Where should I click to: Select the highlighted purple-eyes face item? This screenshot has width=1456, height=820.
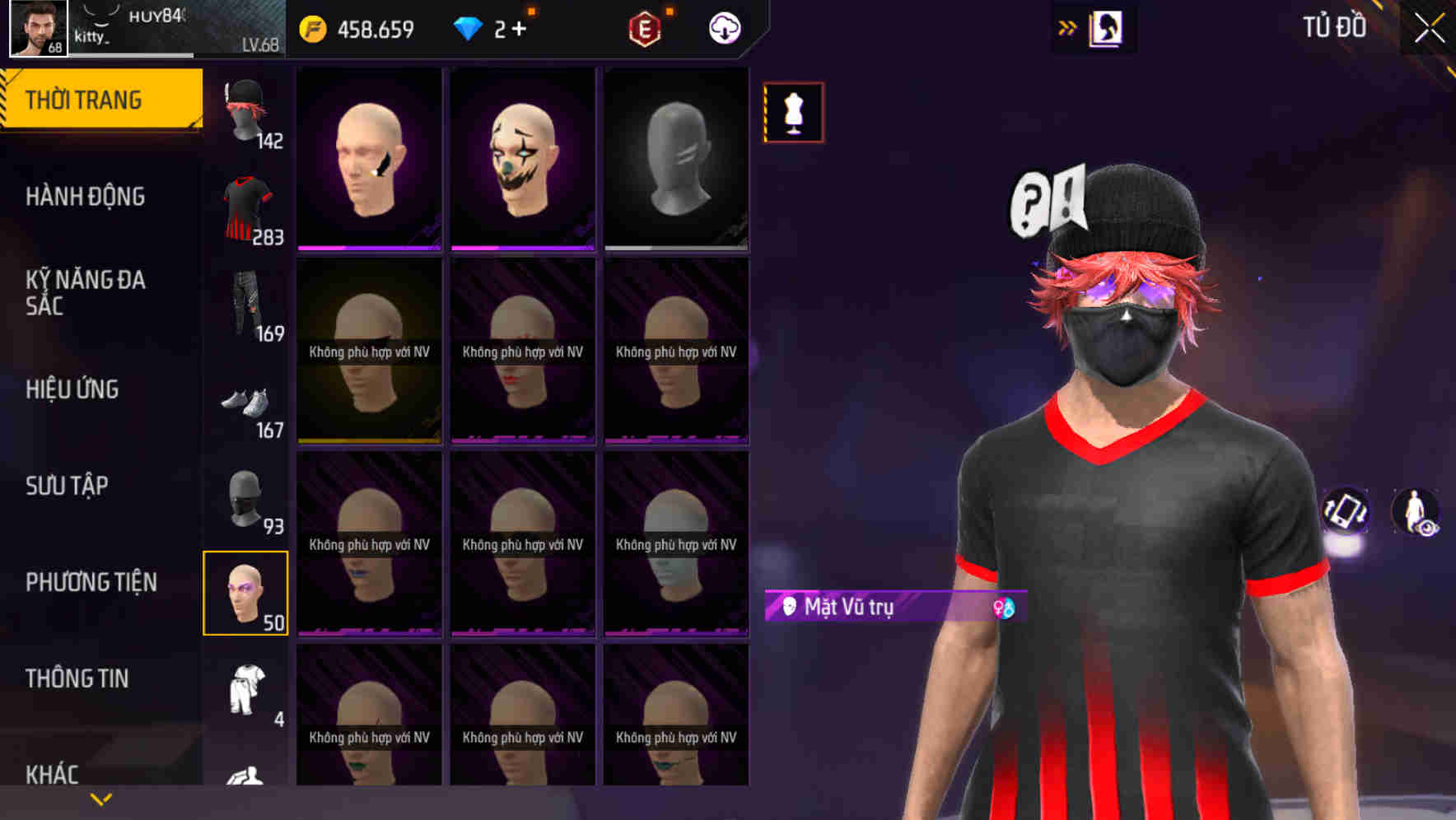click(x=245, y=592)
